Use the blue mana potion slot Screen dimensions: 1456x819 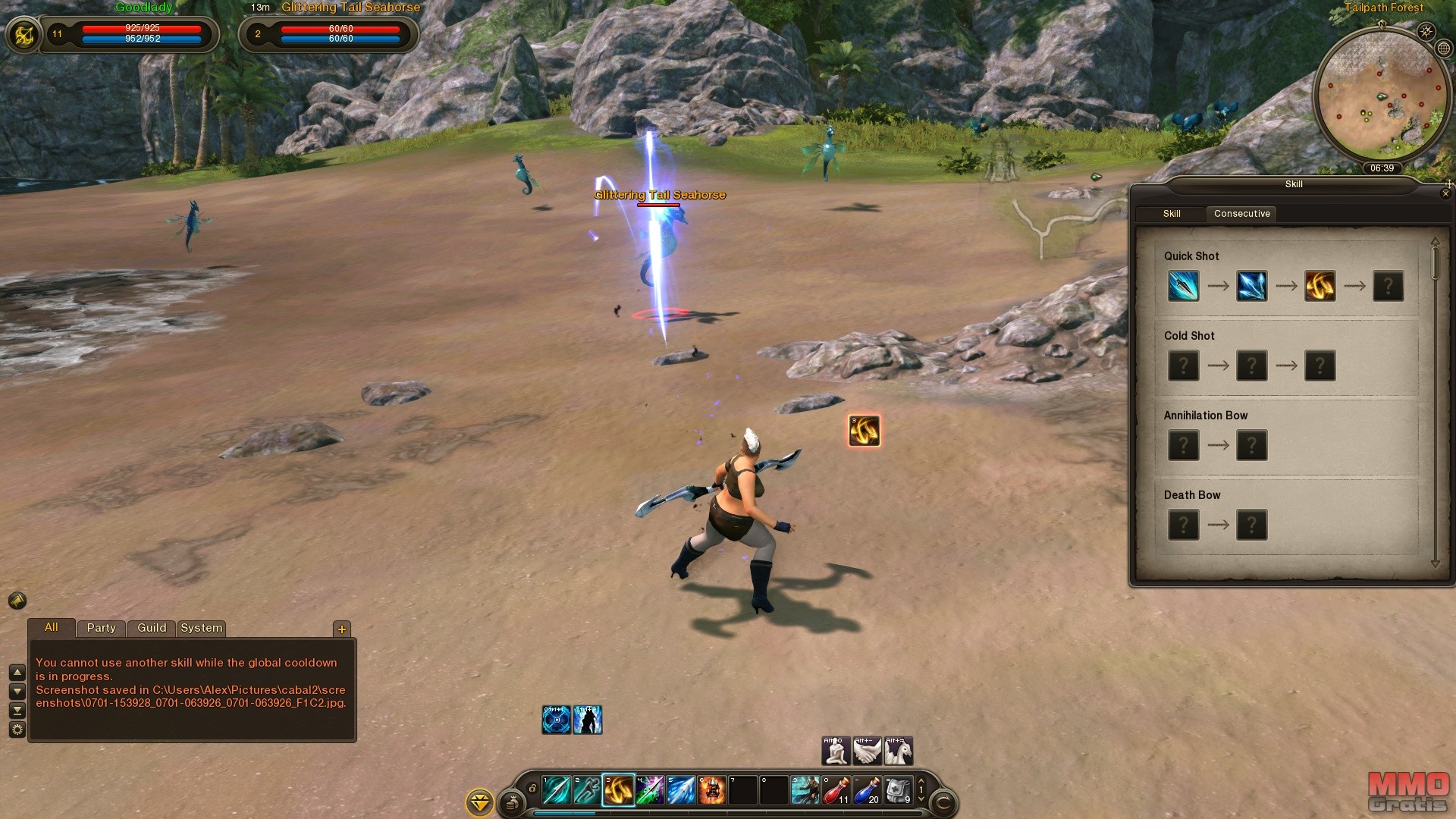(x=867, y=790)
